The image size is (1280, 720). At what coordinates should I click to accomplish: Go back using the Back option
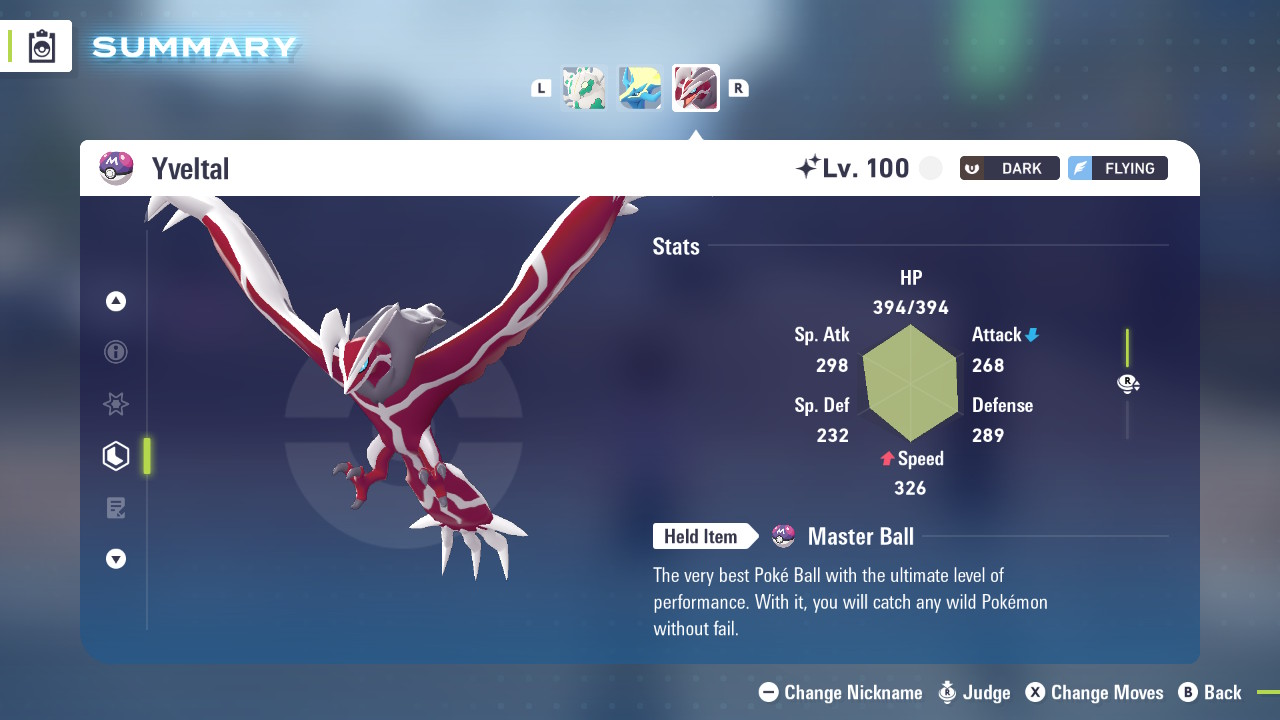1210,692
